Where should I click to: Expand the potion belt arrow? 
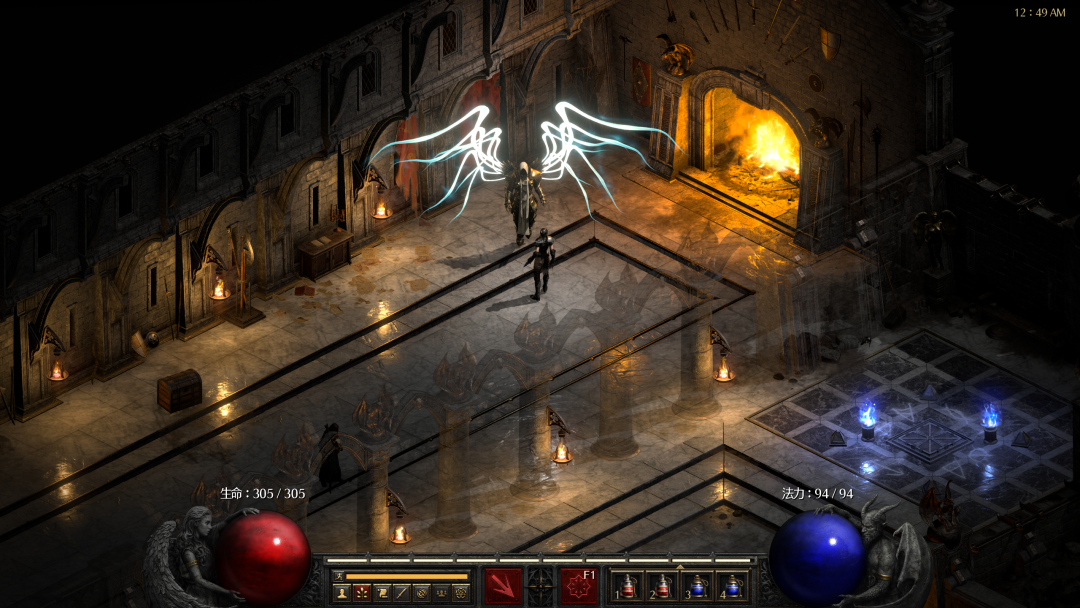coord(680,567)
